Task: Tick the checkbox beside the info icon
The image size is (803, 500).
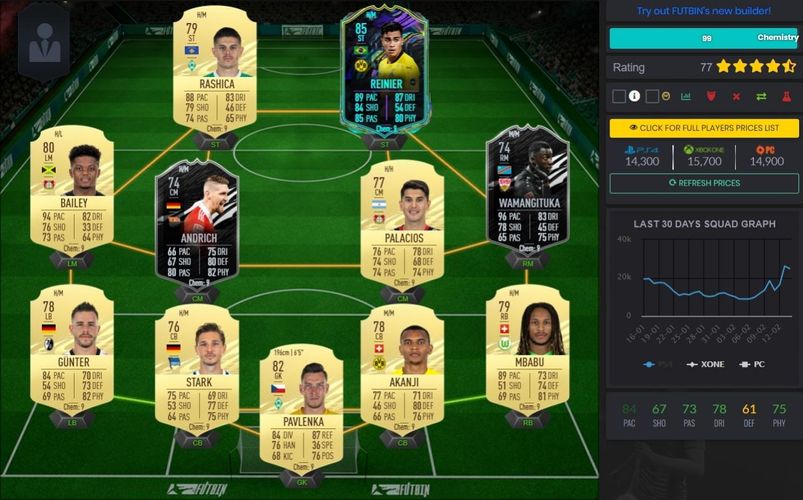Action: pyautogui.click(x=618, y=96)
